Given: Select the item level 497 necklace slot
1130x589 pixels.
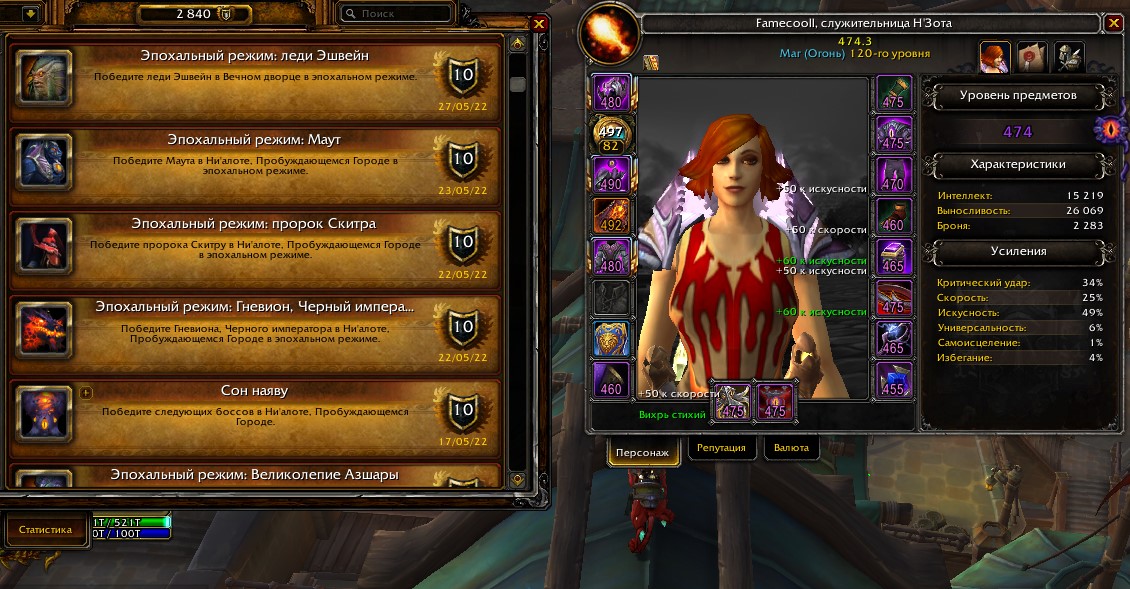Looking at the screenshot, I should (611, 135).
